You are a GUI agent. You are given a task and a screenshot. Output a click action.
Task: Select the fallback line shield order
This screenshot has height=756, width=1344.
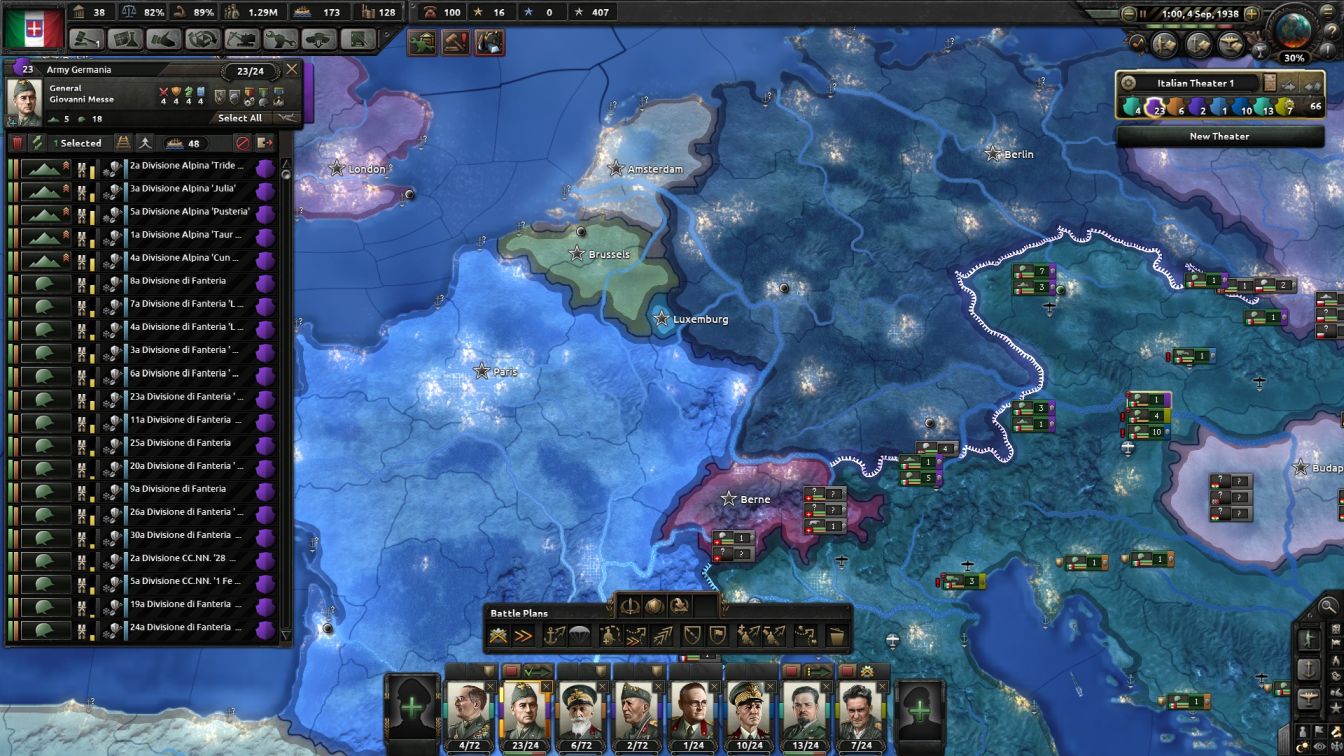pos(691,636)
